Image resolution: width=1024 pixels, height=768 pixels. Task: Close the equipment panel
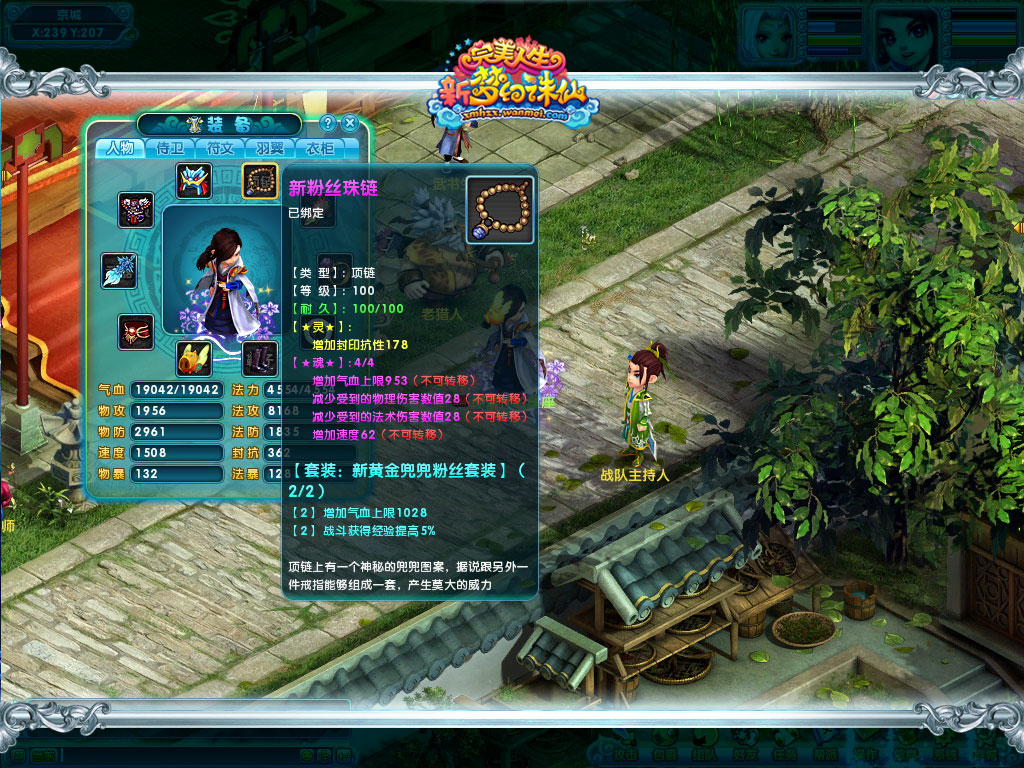click(350, 123)
